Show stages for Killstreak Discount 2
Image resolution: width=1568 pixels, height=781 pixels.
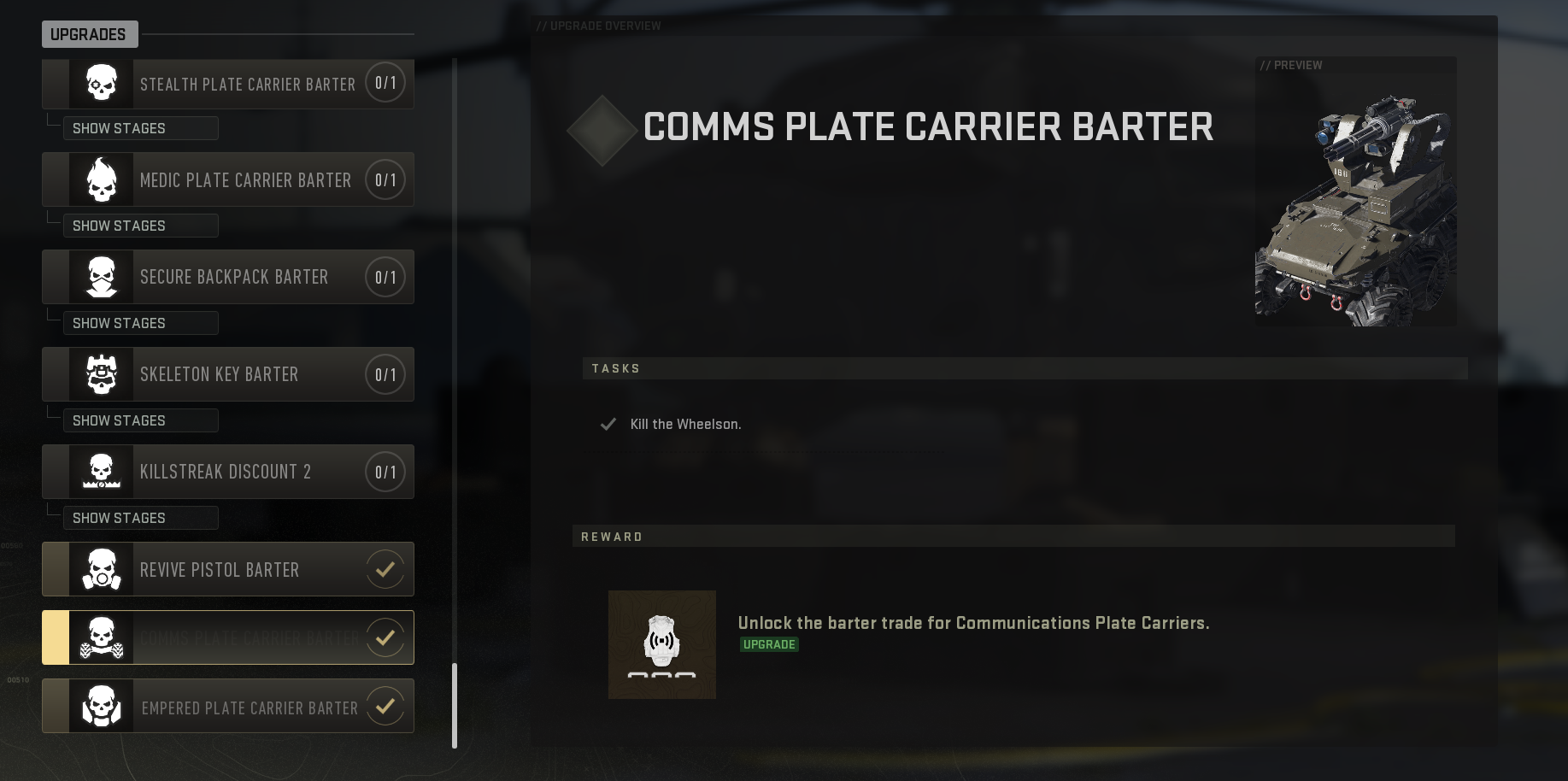pyautogui.click(x=139, y=517)
